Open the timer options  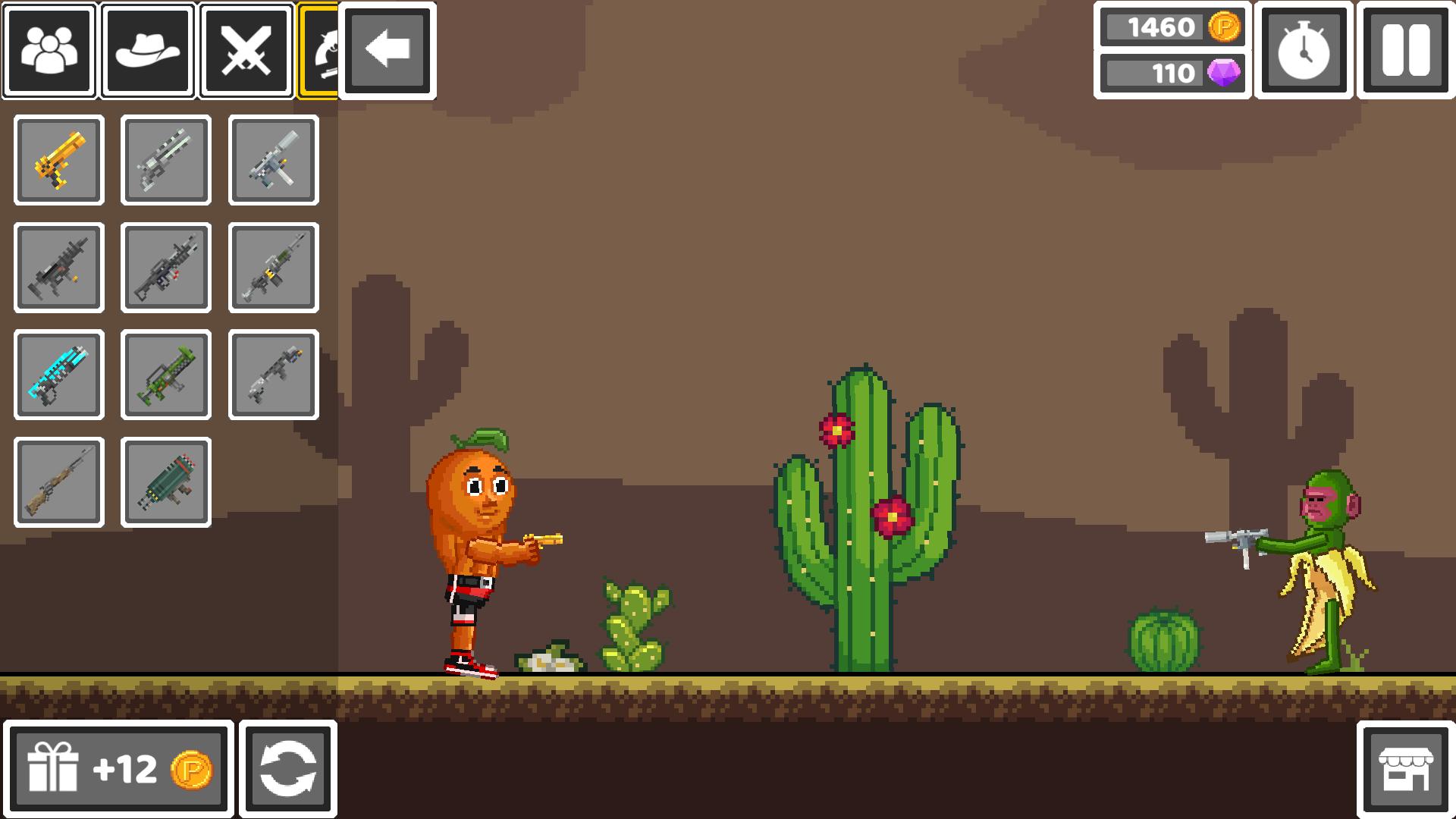tap(1304, 51)
